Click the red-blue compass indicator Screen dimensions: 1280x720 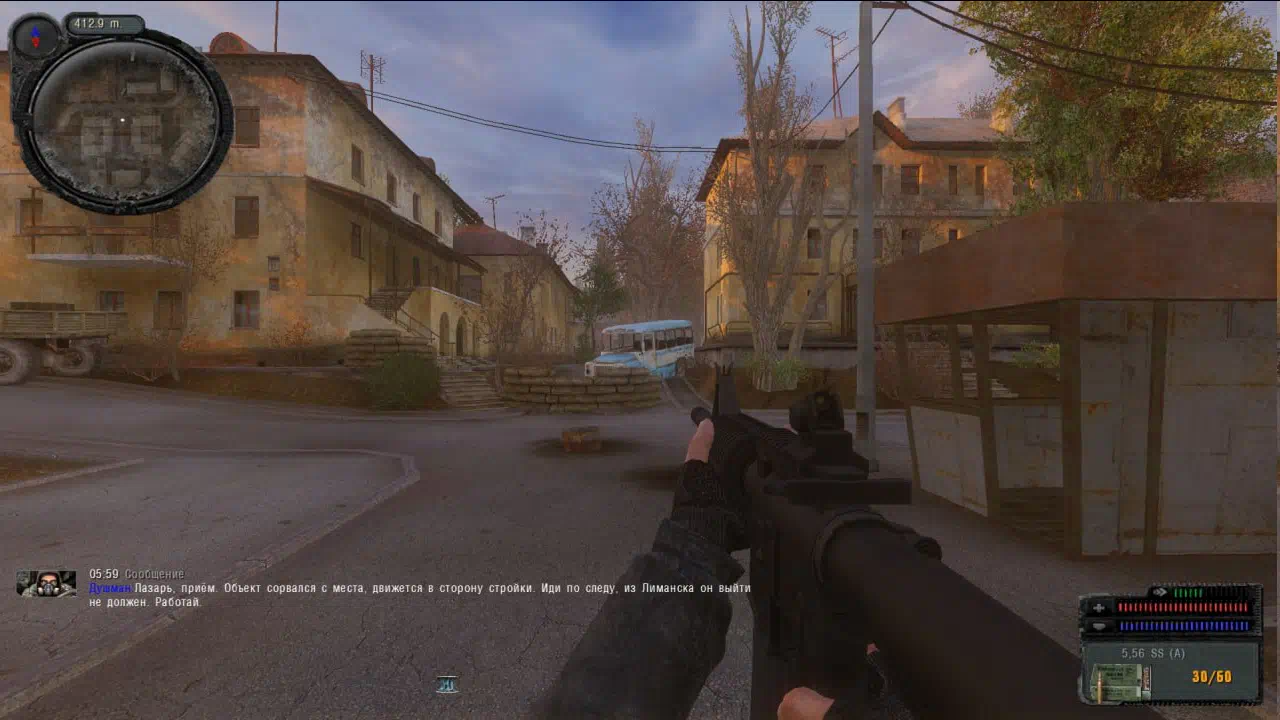pyautogui.click(x=36, y=37)
